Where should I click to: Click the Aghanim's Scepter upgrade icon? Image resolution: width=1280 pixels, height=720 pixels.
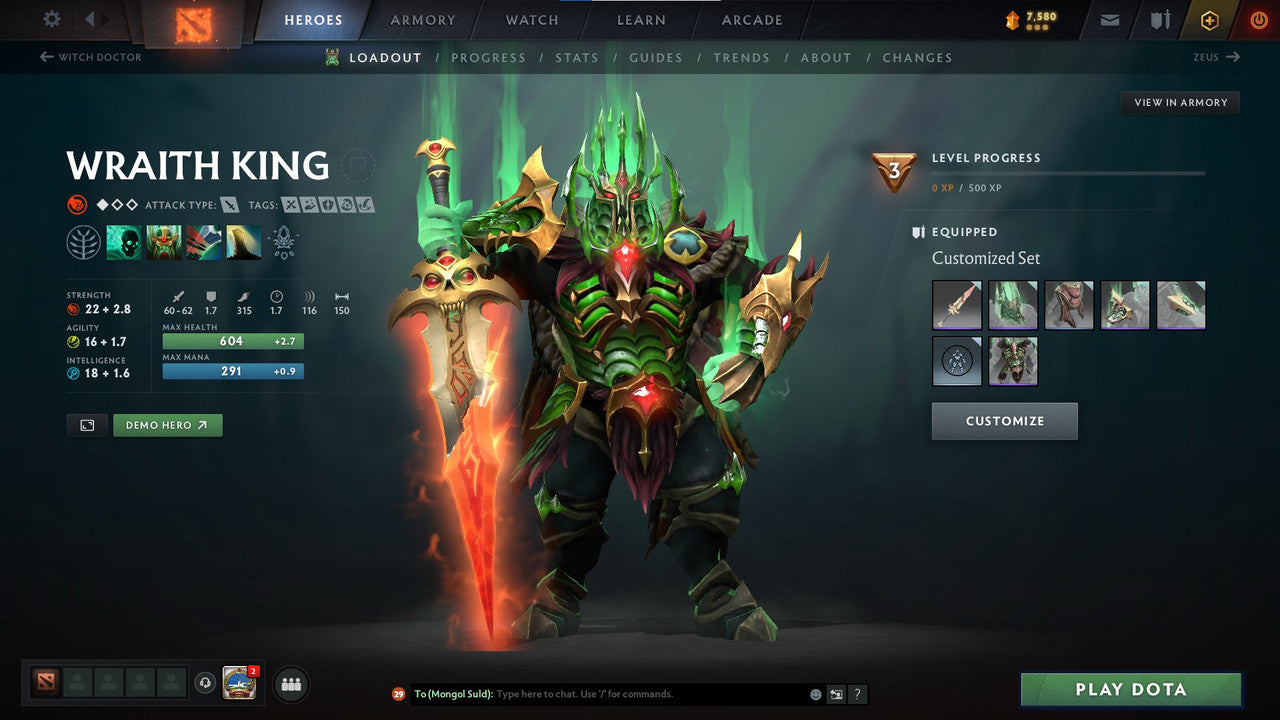pos(283,242)
